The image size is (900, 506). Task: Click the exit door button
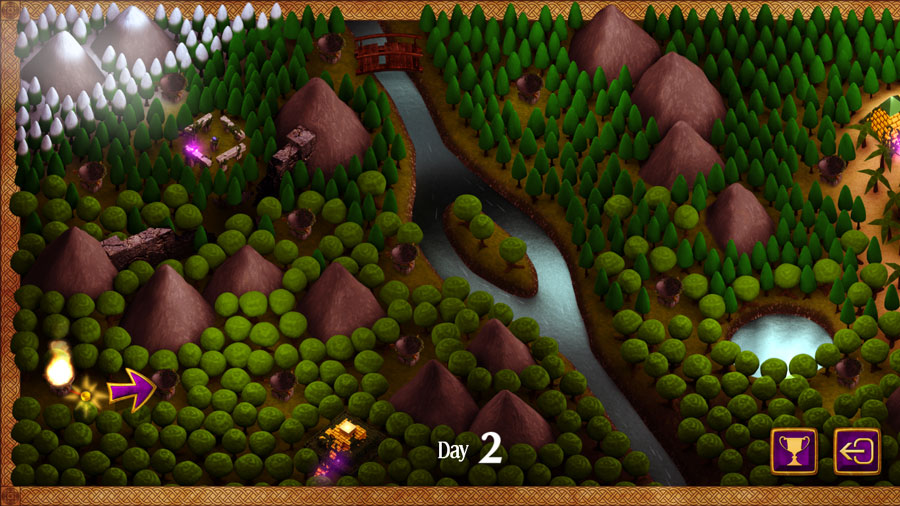pos(857,451)
